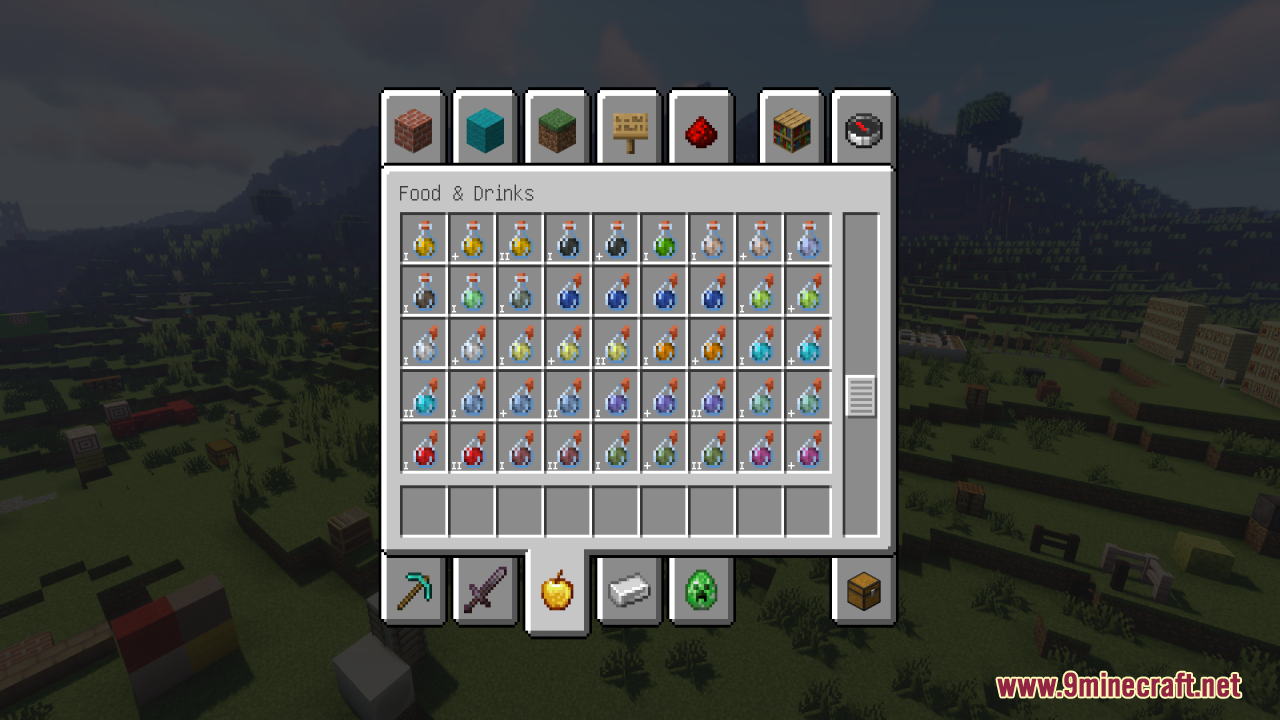Open the Building Blocks tab with the brick icon
This screenshot has height=720, width=1280.
tap(412, 127)
